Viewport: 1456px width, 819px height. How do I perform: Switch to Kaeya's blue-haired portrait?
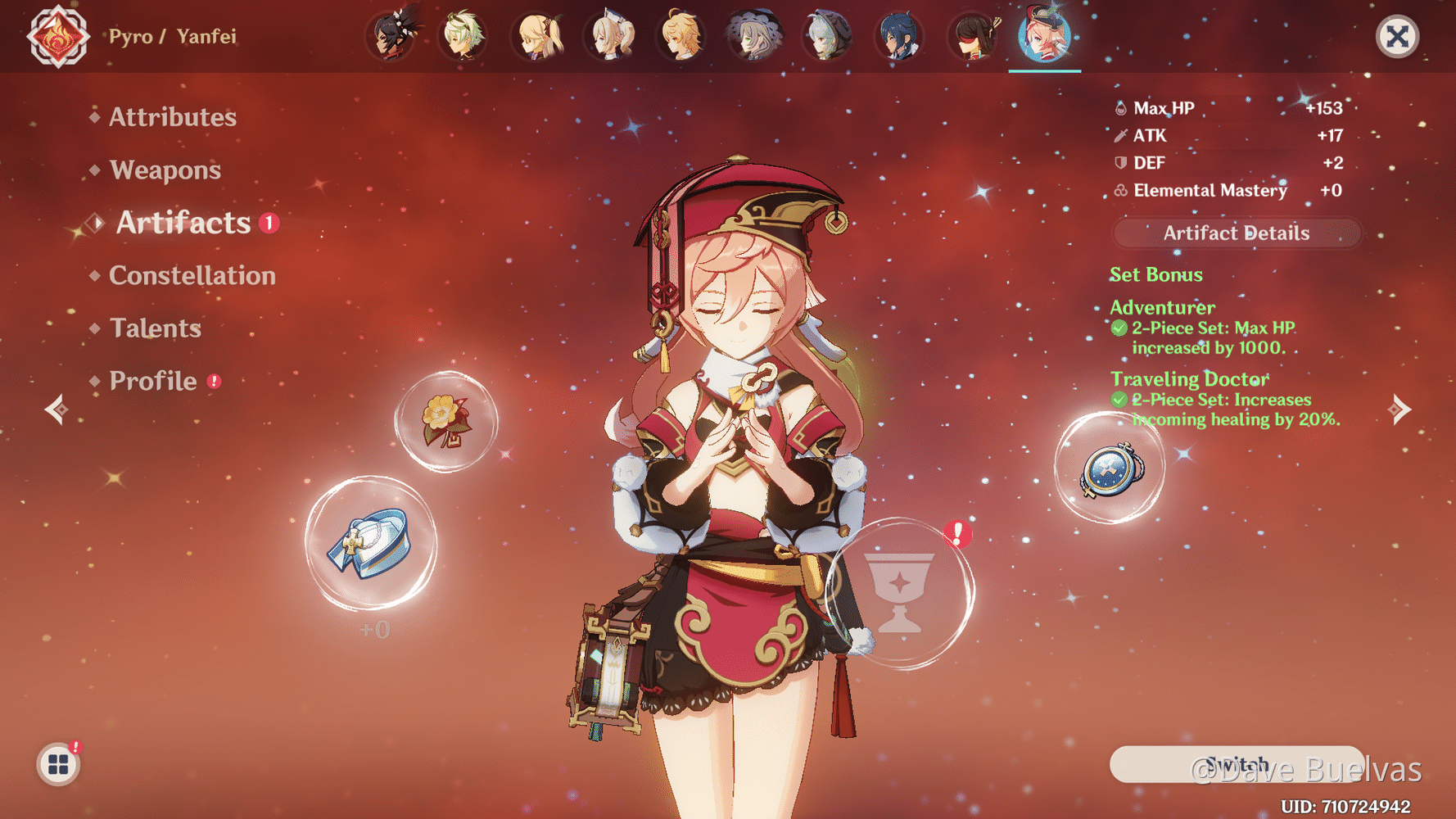[899, 37]
